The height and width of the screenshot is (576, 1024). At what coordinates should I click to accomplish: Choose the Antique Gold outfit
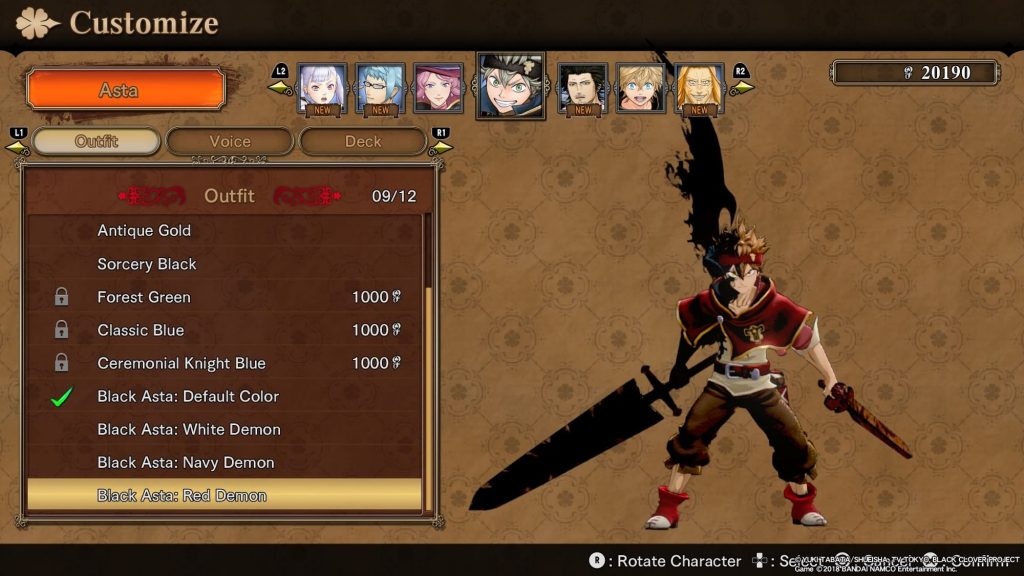tap(144, 231)
